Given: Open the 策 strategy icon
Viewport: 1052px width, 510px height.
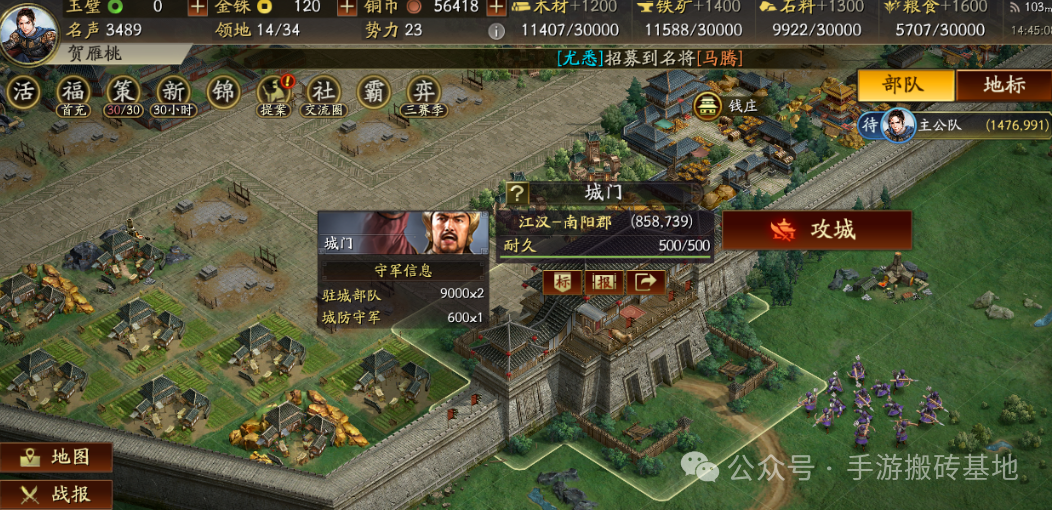Looking at the screenshot, I should coord(123,92).
